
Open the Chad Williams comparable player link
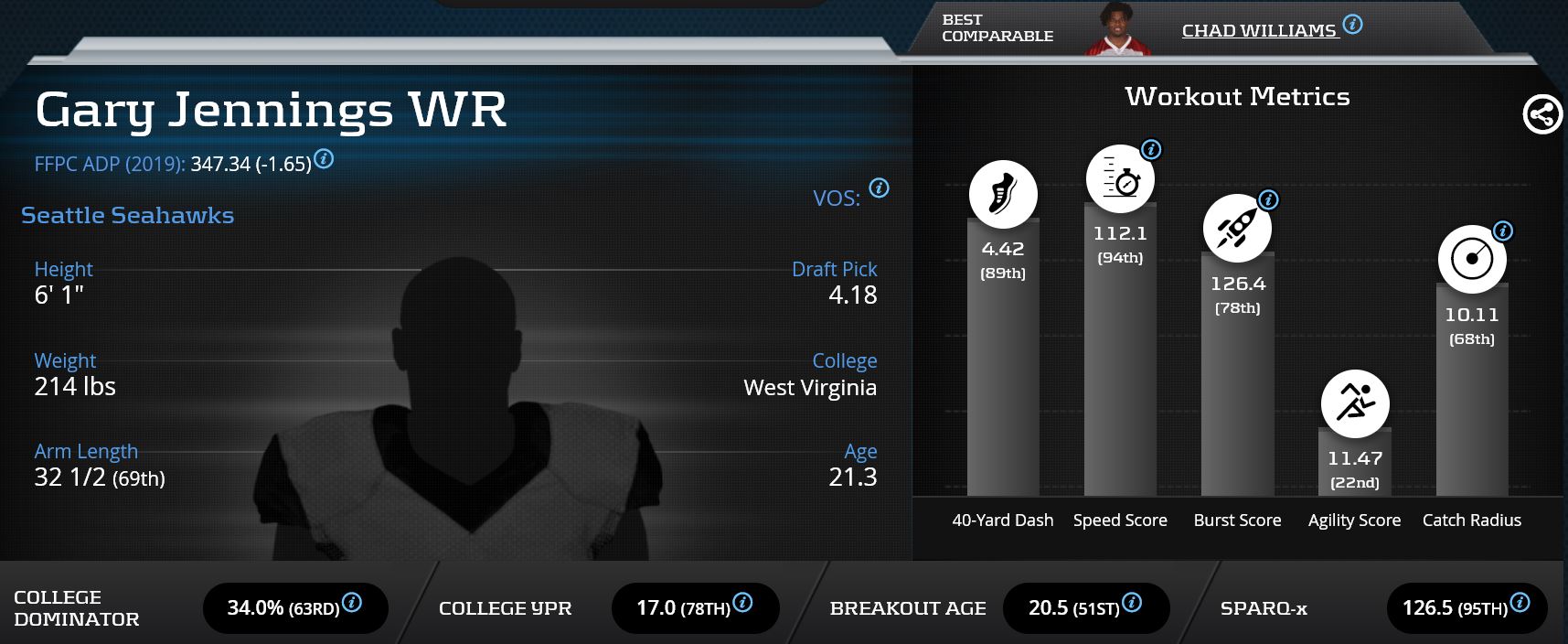[1258, 30]
